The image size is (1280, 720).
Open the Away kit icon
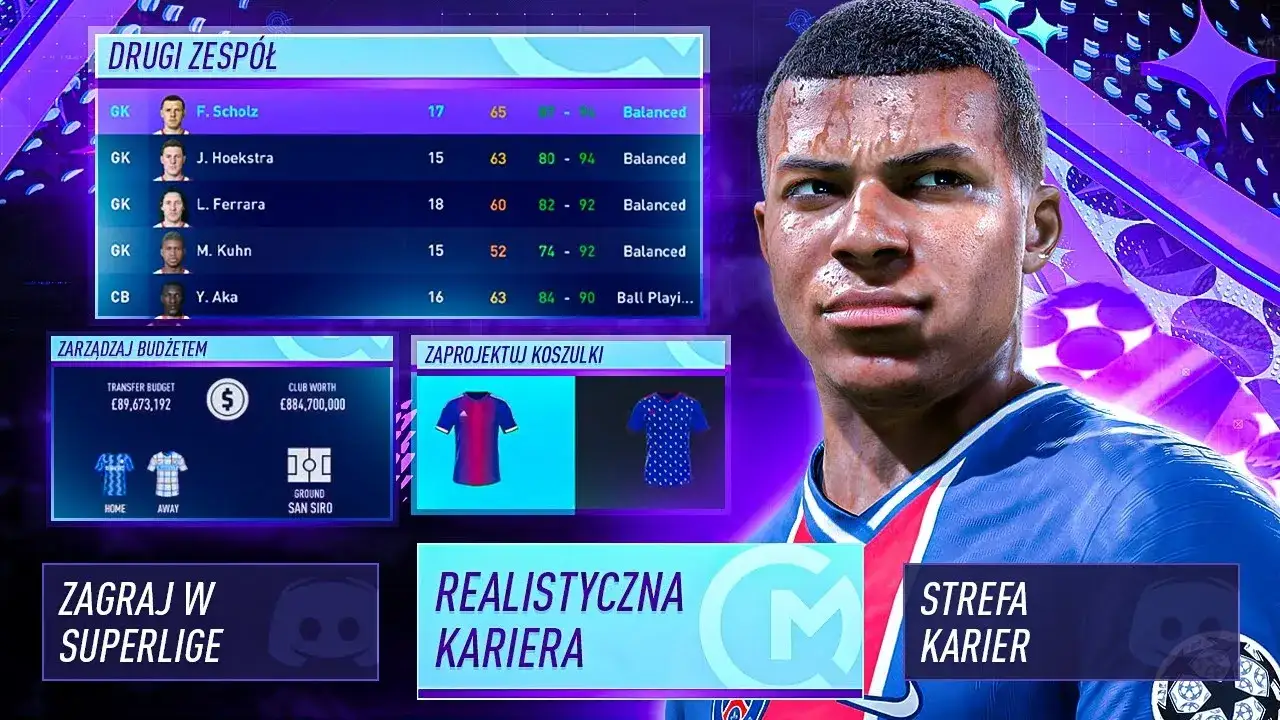point(168,470)
